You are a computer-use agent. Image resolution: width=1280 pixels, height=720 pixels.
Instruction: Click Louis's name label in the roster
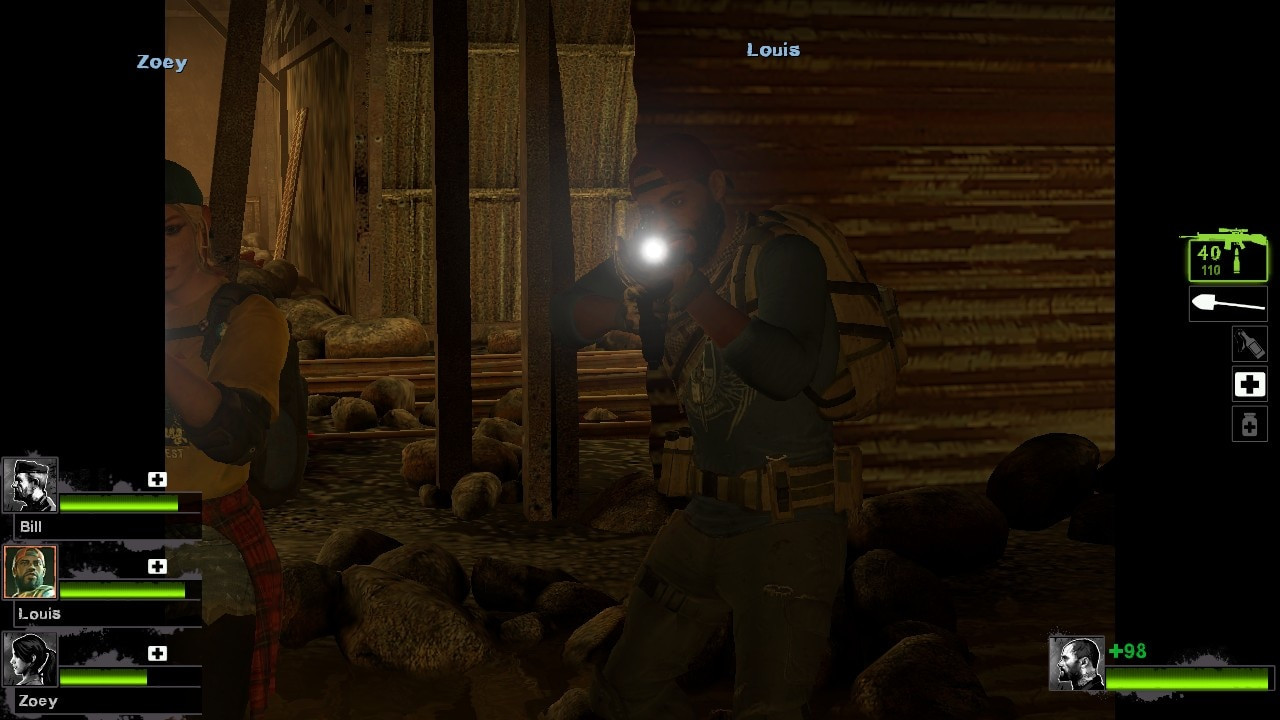pos(40,613)
